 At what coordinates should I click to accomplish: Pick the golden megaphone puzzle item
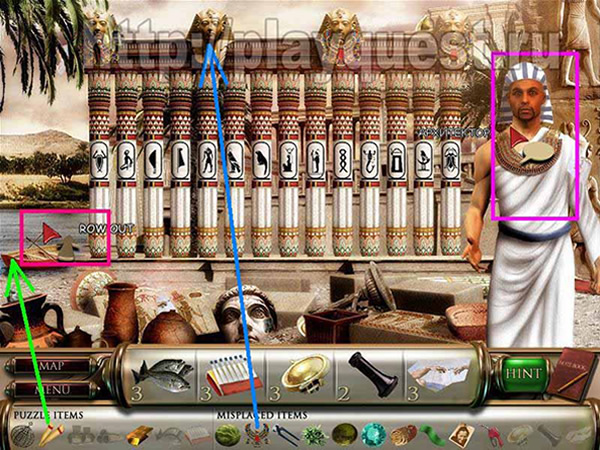(50, 434)
